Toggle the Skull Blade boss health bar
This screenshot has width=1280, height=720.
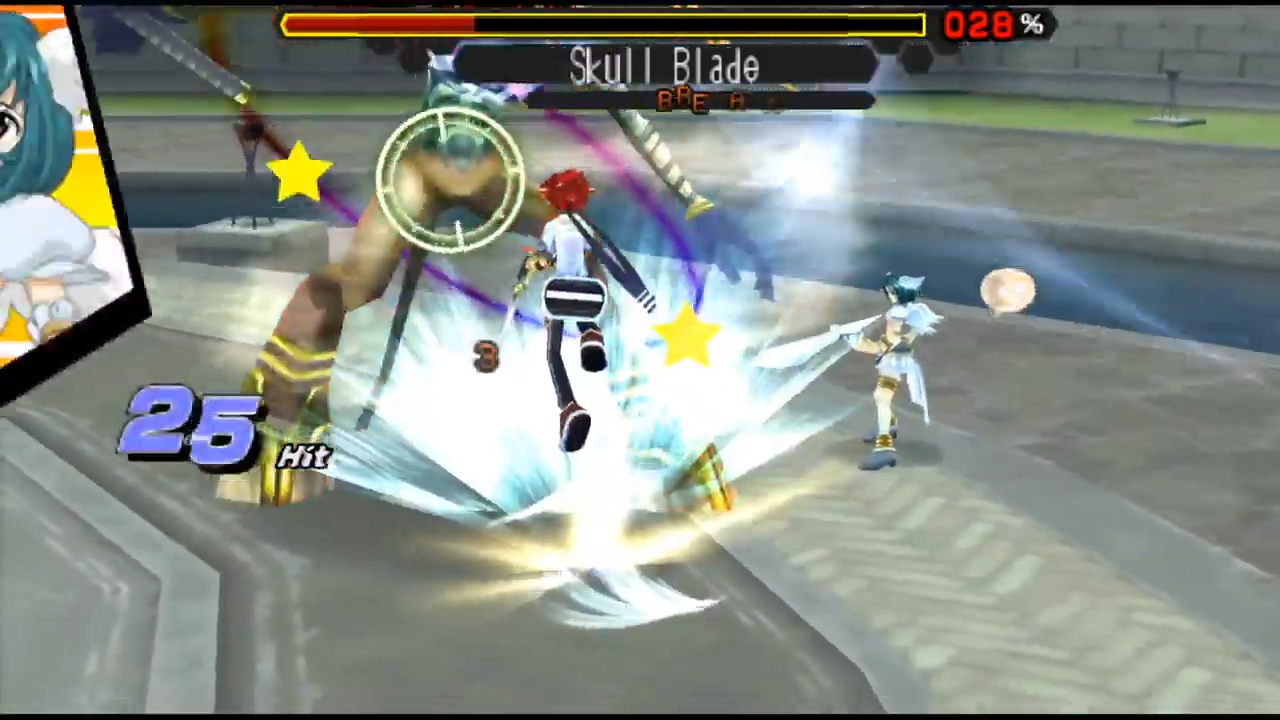[x=600, y=25]
